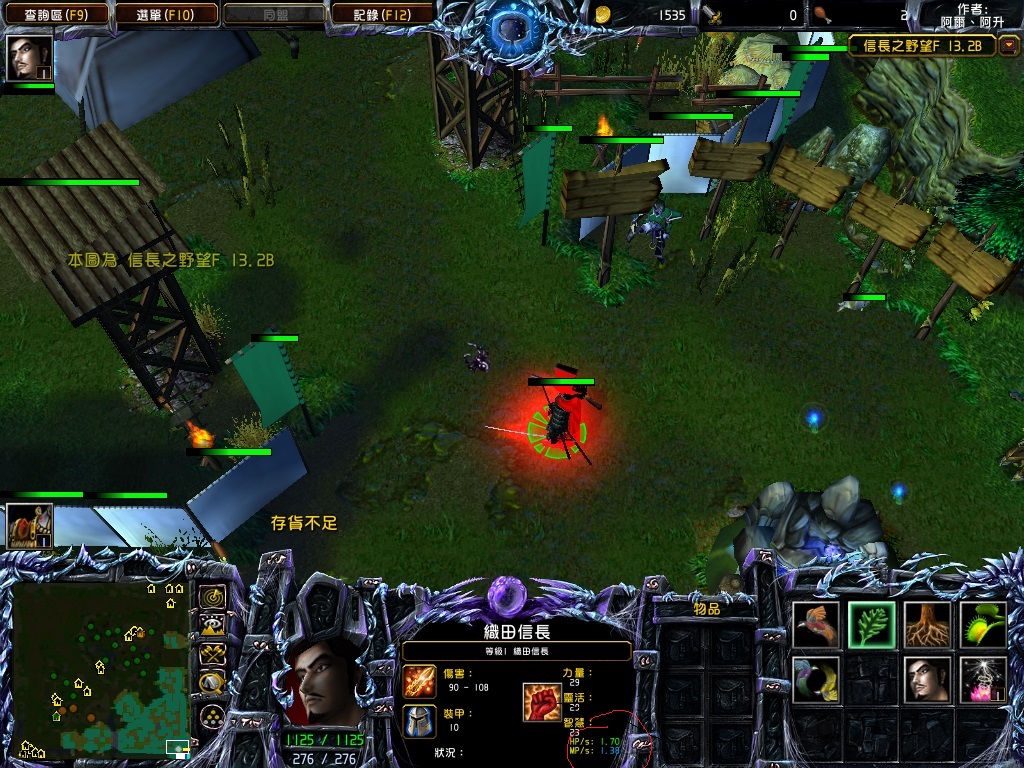Activate the minimap signal ping button

(x=212, y=597)
